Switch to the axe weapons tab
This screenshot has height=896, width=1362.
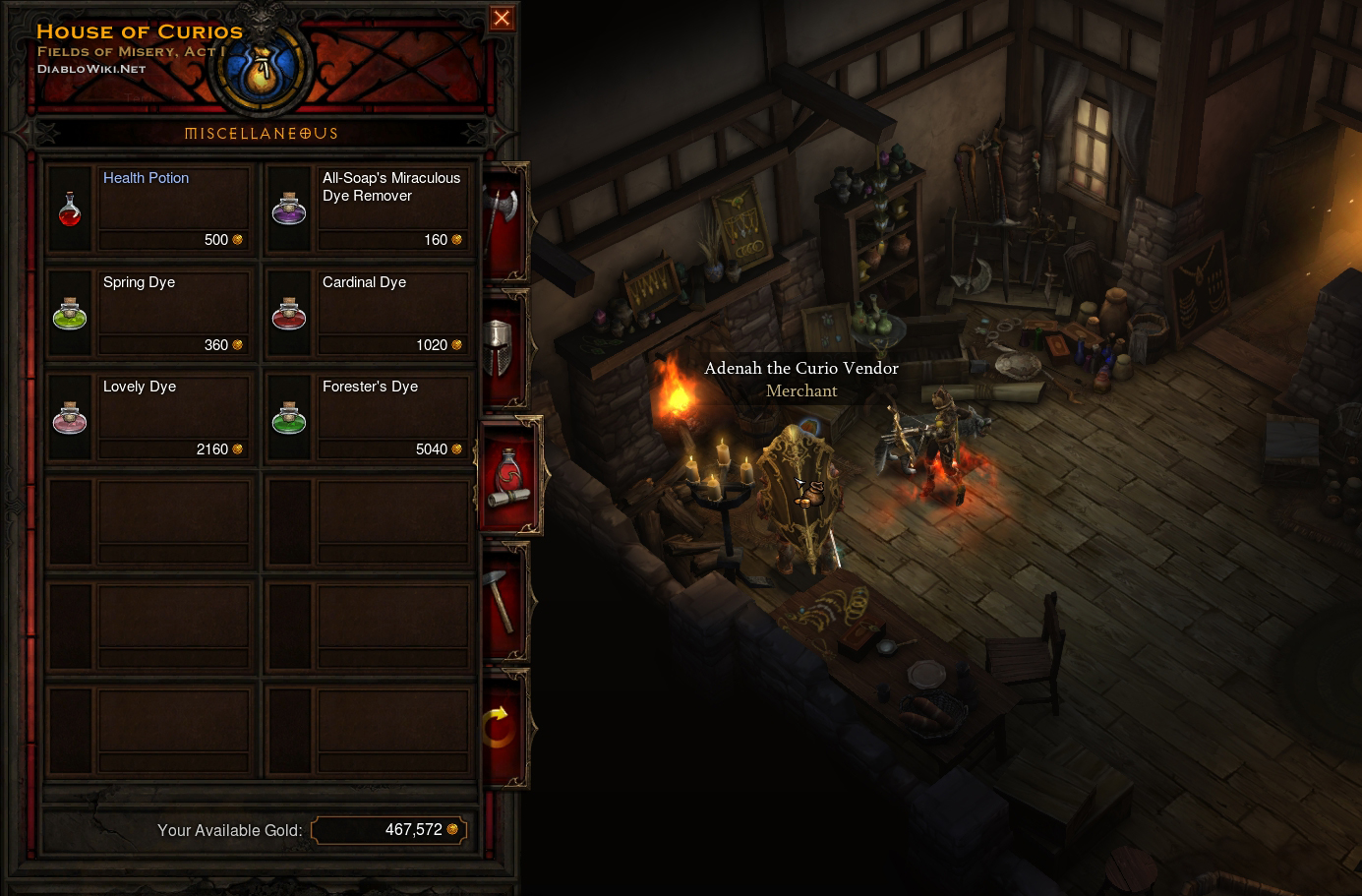(503, 221)
